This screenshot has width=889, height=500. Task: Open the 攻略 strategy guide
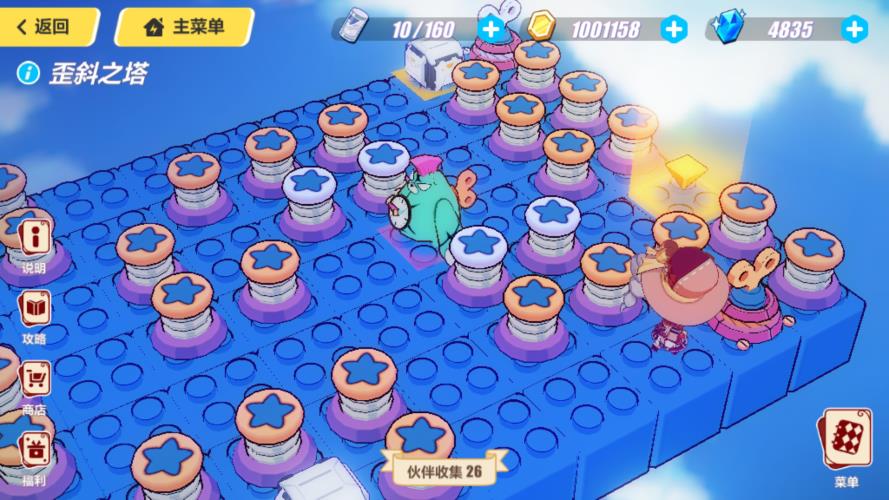(35, 315)
